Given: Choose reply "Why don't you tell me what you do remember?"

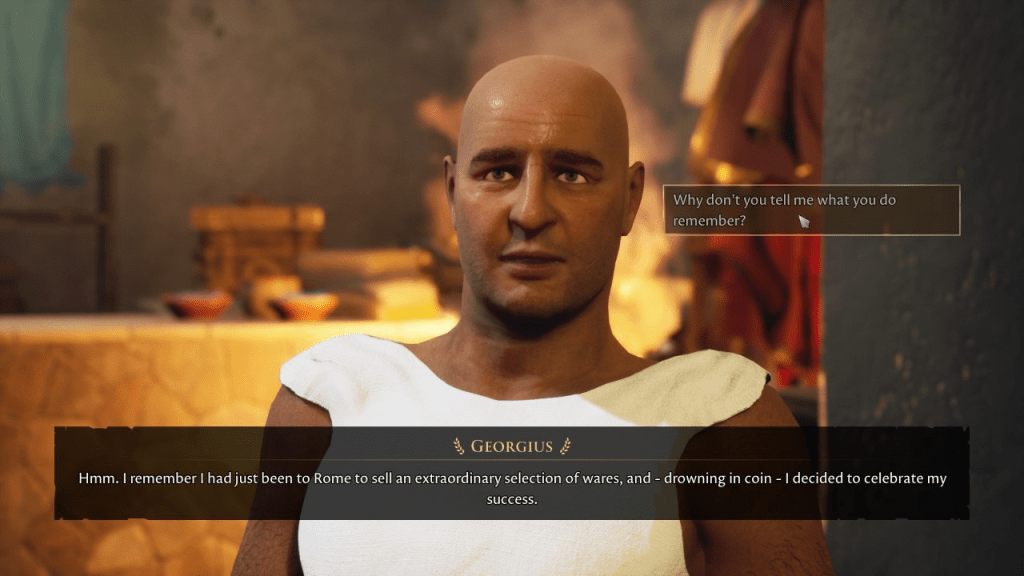Looking at the screenshot, I should coord(810,210).
